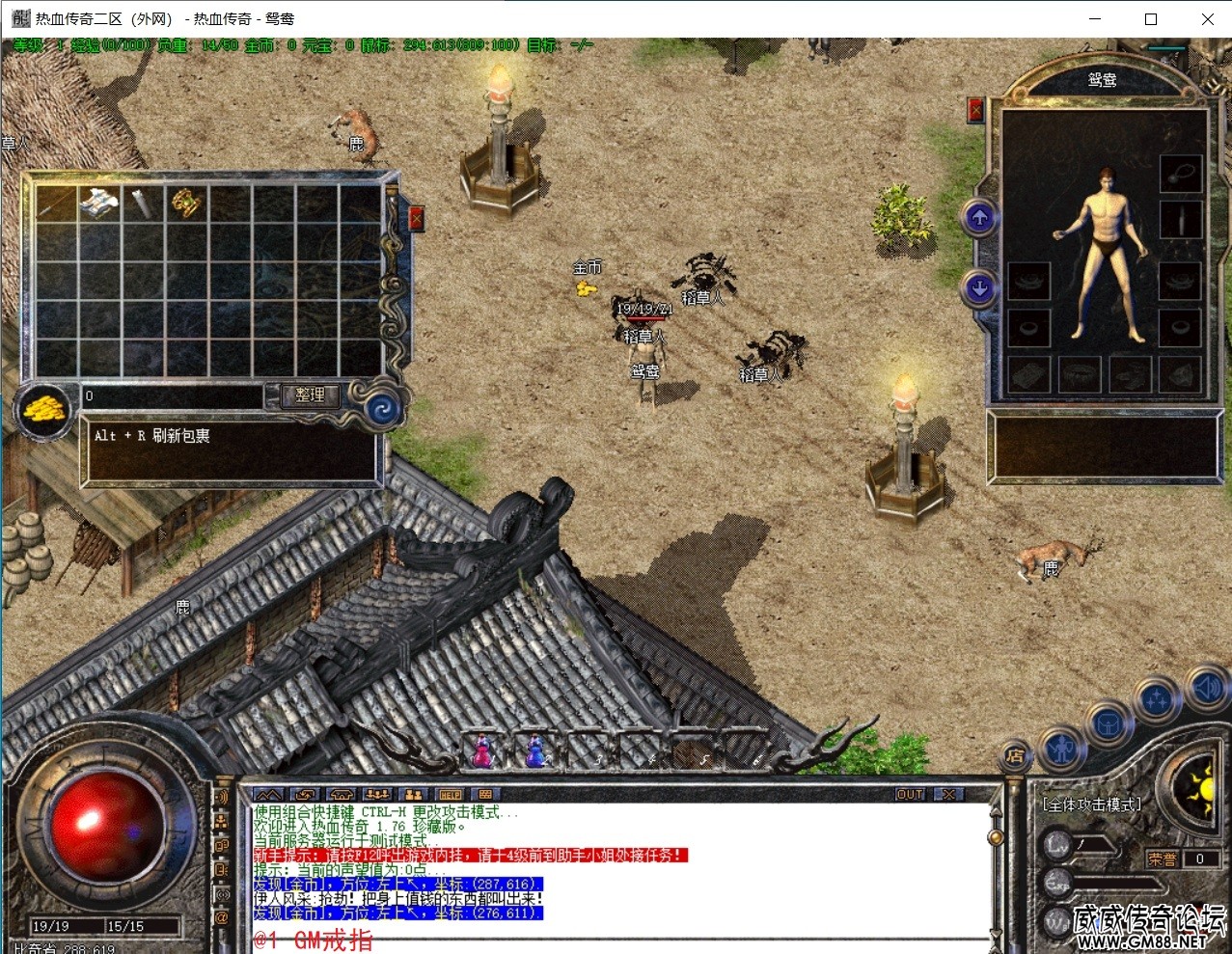
Task: Open the shop with the 店 button
Action: pyautogui.click(x=1014, y=755)
